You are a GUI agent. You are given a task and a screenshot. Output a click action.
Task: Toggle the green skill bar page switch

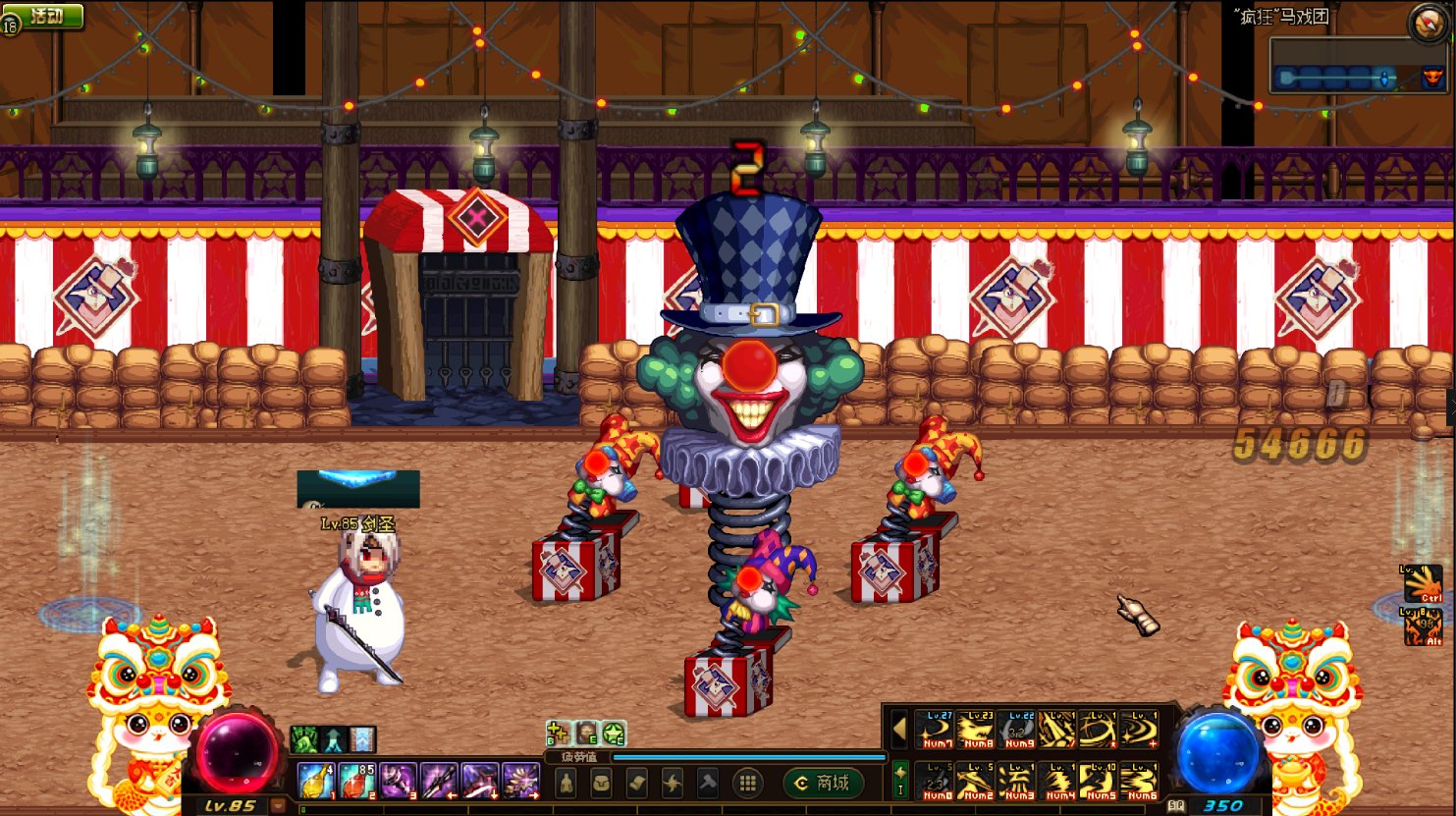(900, 781)
